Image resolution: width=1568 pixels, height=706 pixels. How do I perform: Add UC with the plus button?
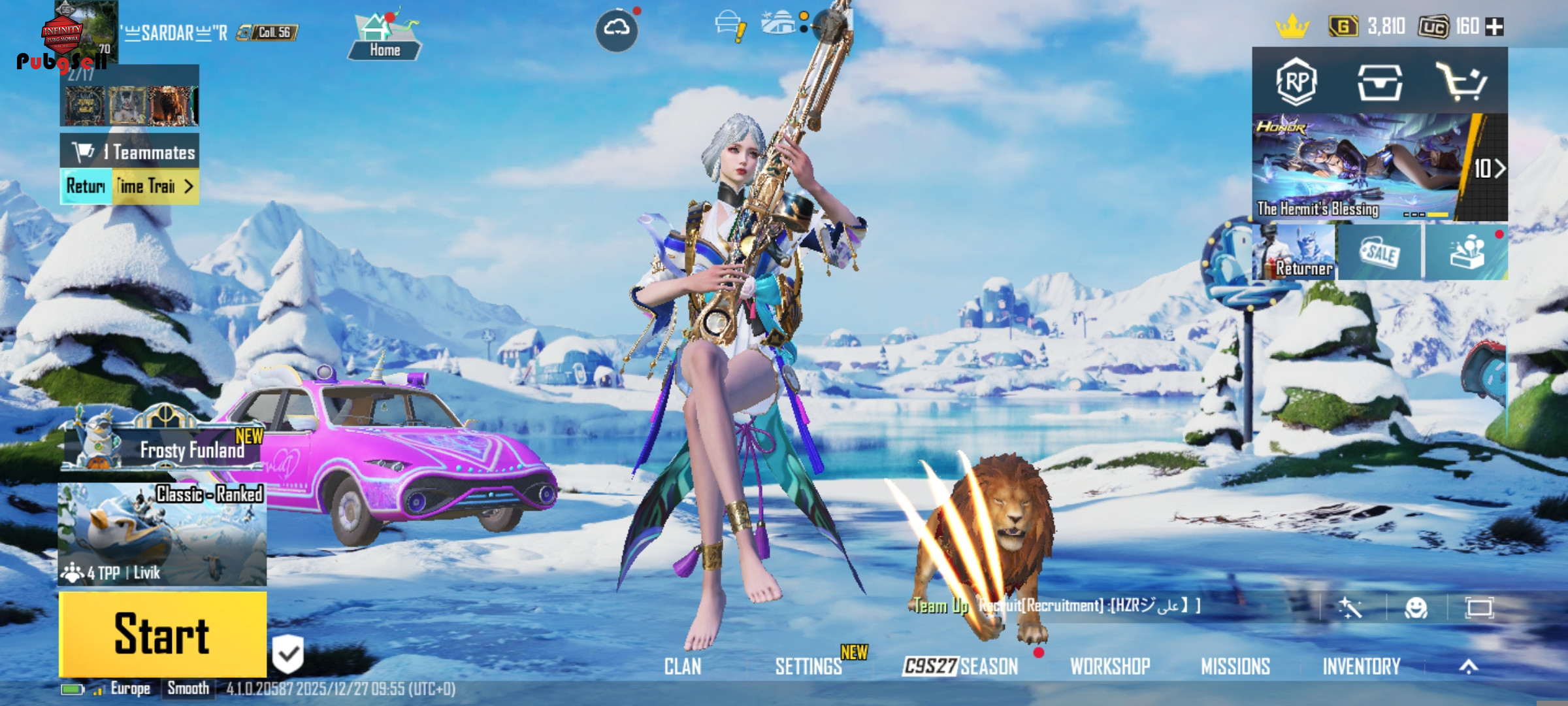[1494, 27]
